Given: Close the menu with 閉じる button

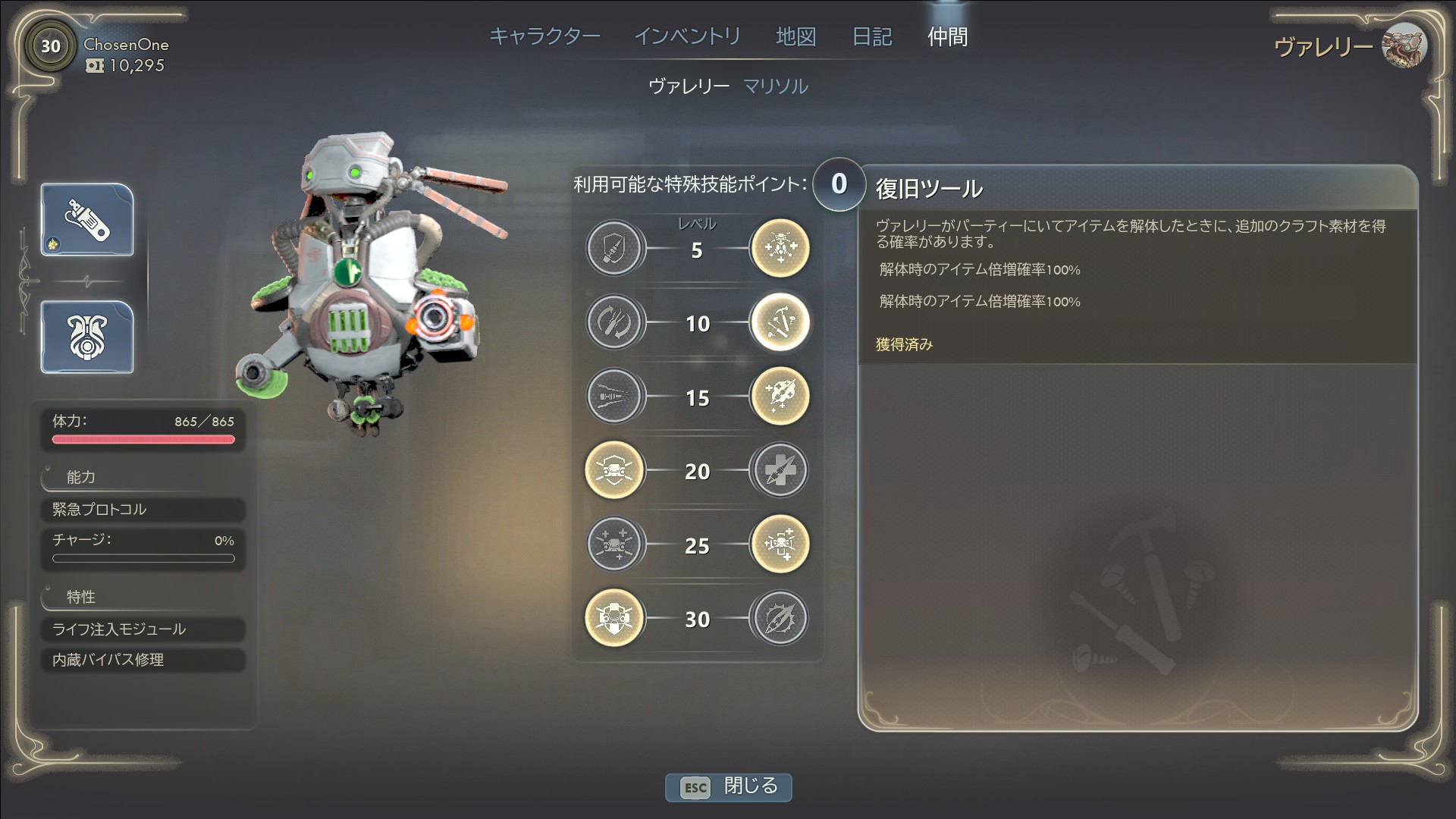Looking at the screenshot, I should [729, 786].
